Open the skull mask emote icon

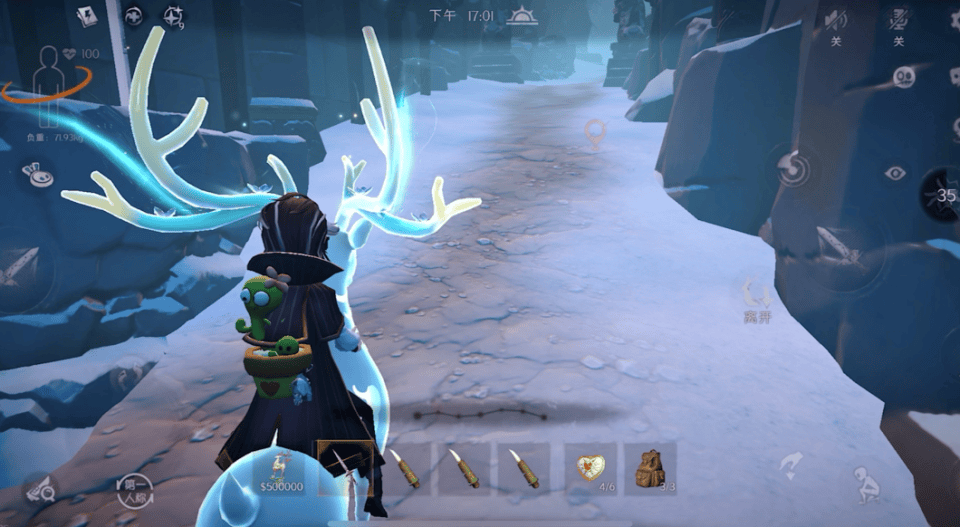pos(904,76)
